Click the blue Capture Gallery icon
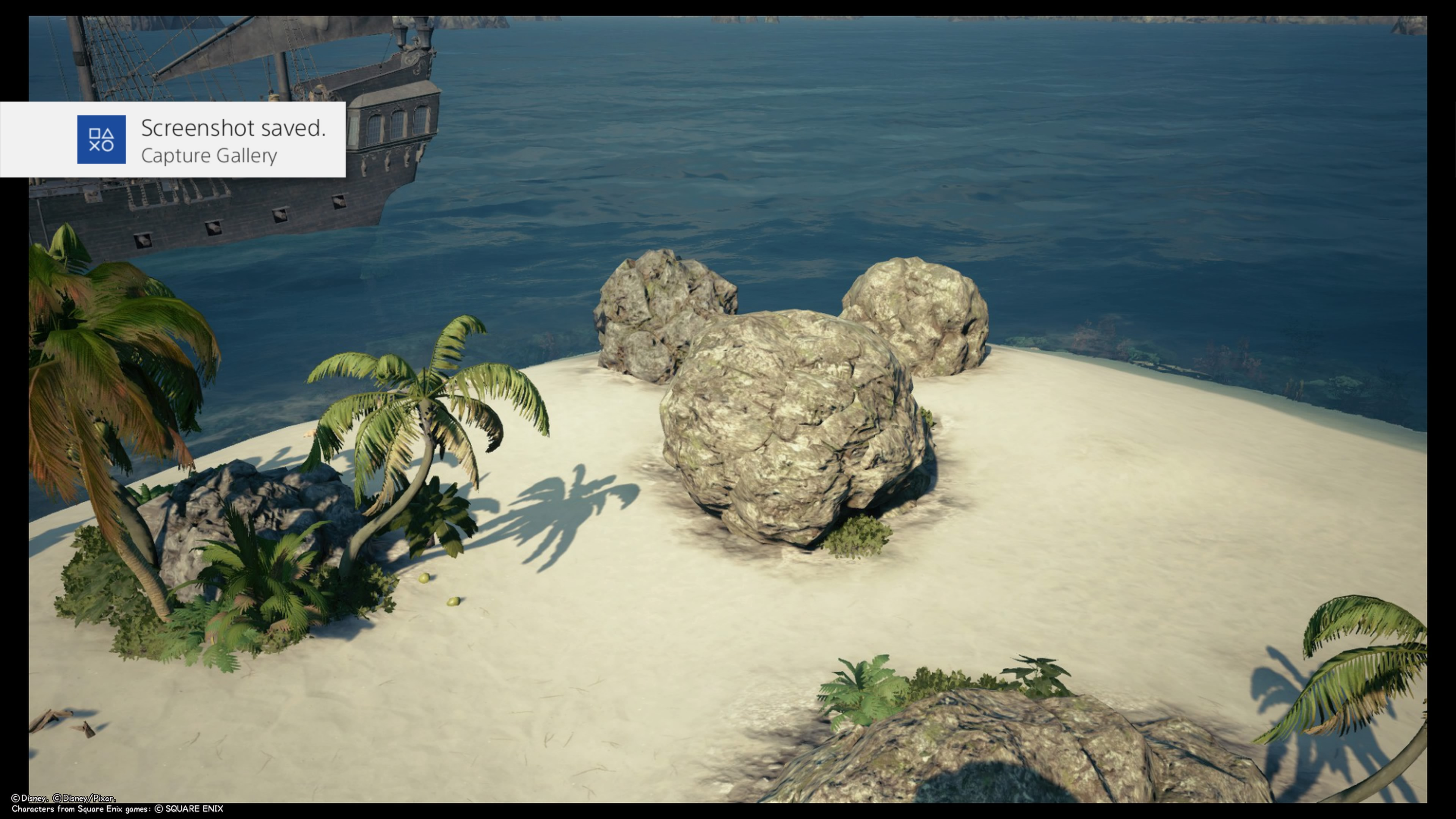1456x819 pixels. 101,140
